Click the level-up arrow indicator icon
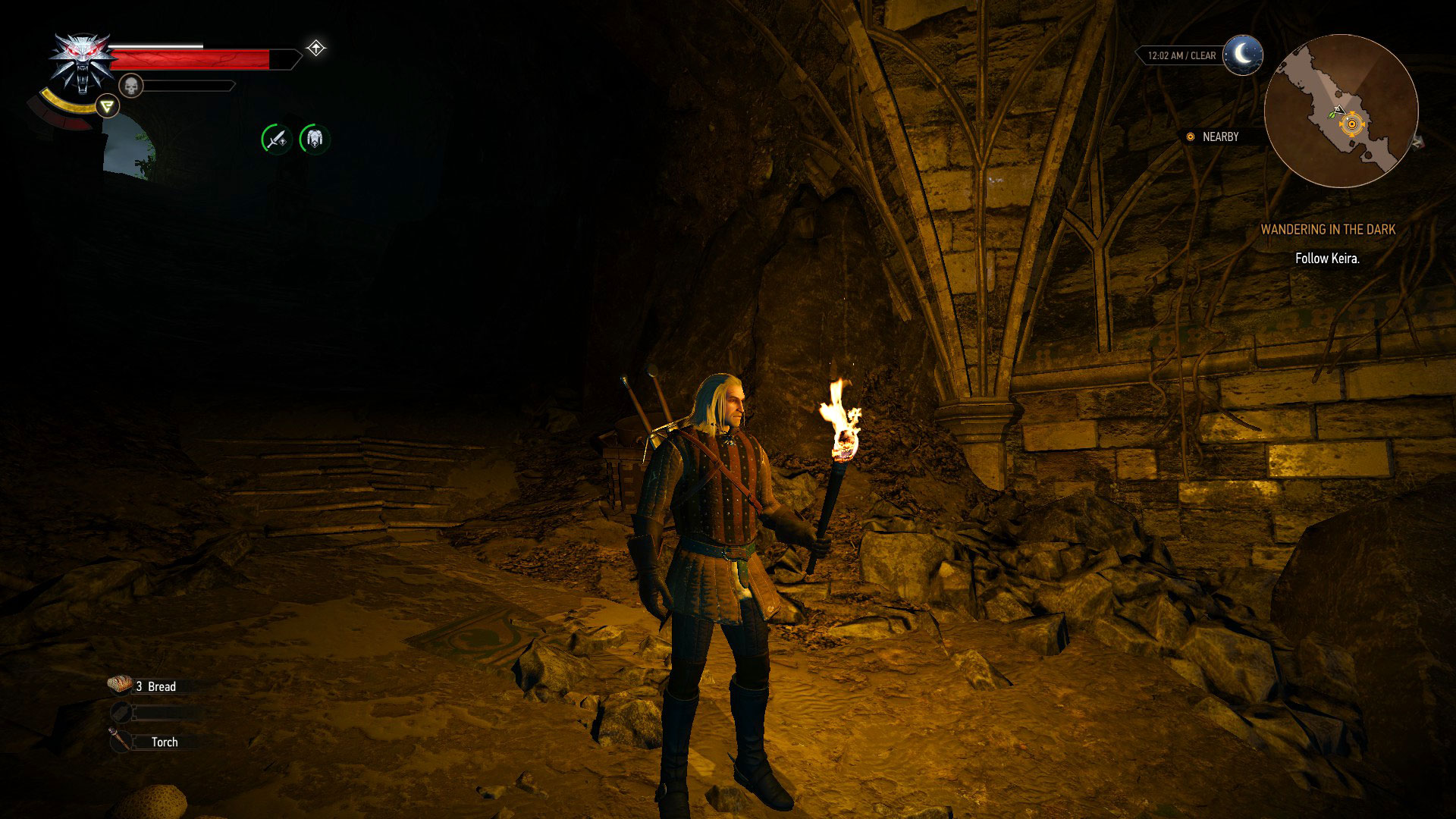 [316, 47]
